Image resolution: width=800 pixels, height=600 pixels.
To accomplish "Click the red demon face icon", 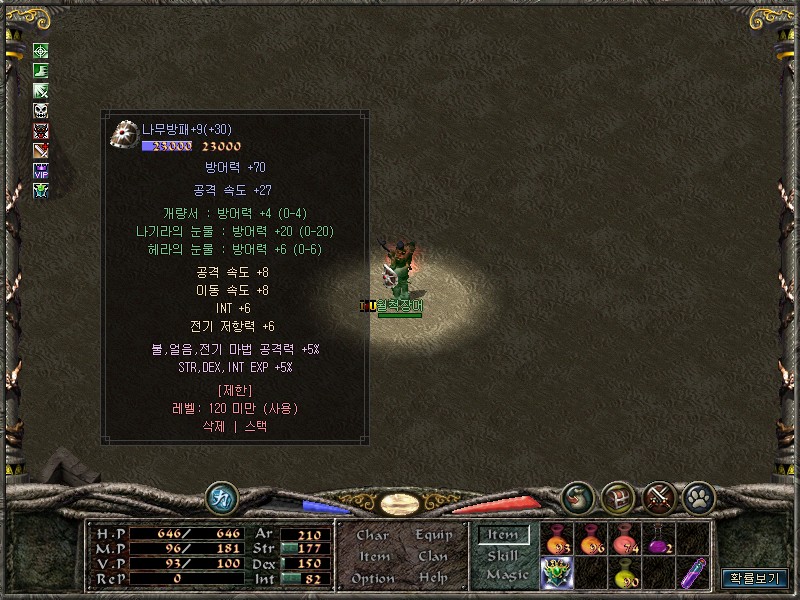I will [x=41, y=130].
